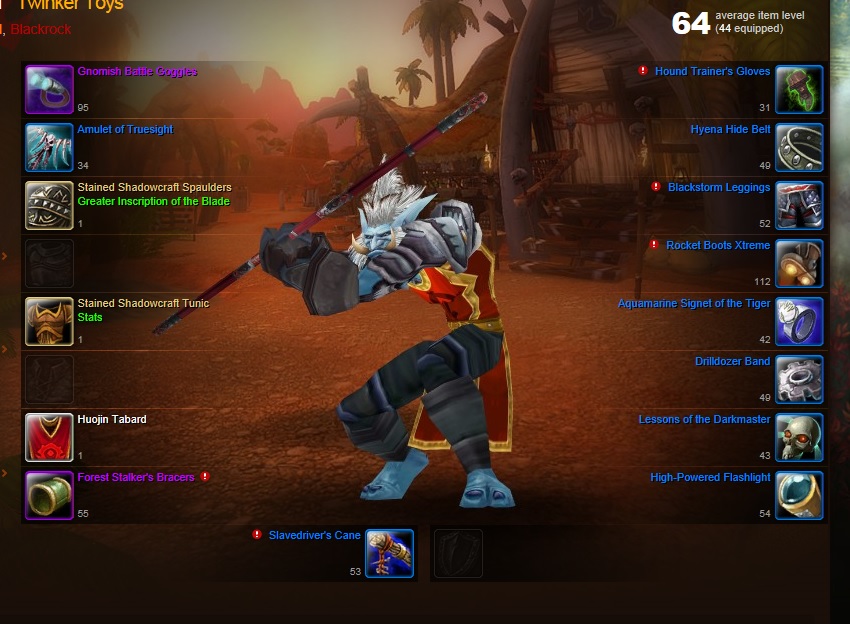View the Slavedriver's Cane weapon slot
Screen dimensions: 850x626
[x=389, y=553]
